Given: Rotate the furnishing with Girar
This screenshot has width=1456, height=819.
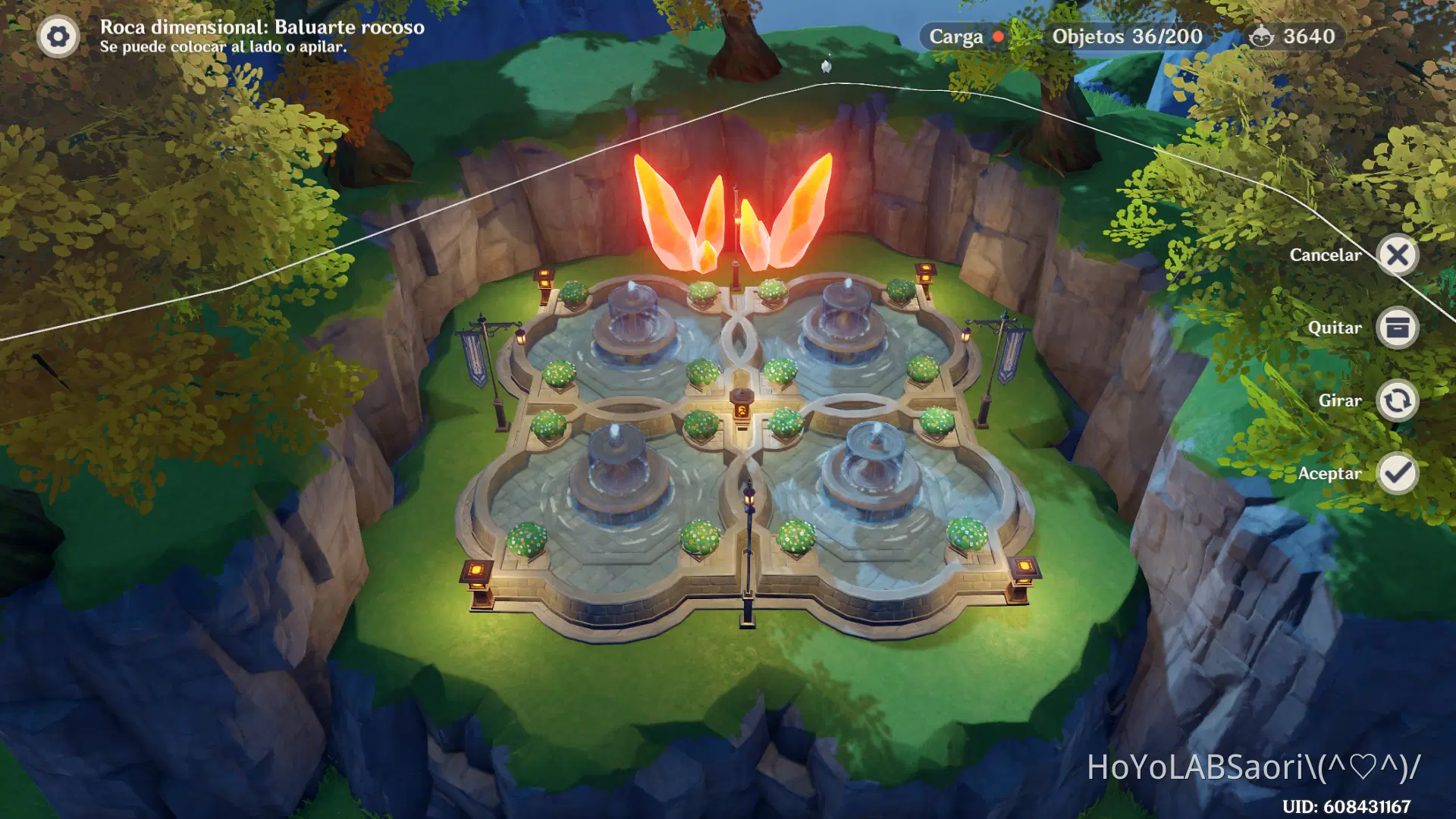Looking at the screenshot, I should 1398,400.
